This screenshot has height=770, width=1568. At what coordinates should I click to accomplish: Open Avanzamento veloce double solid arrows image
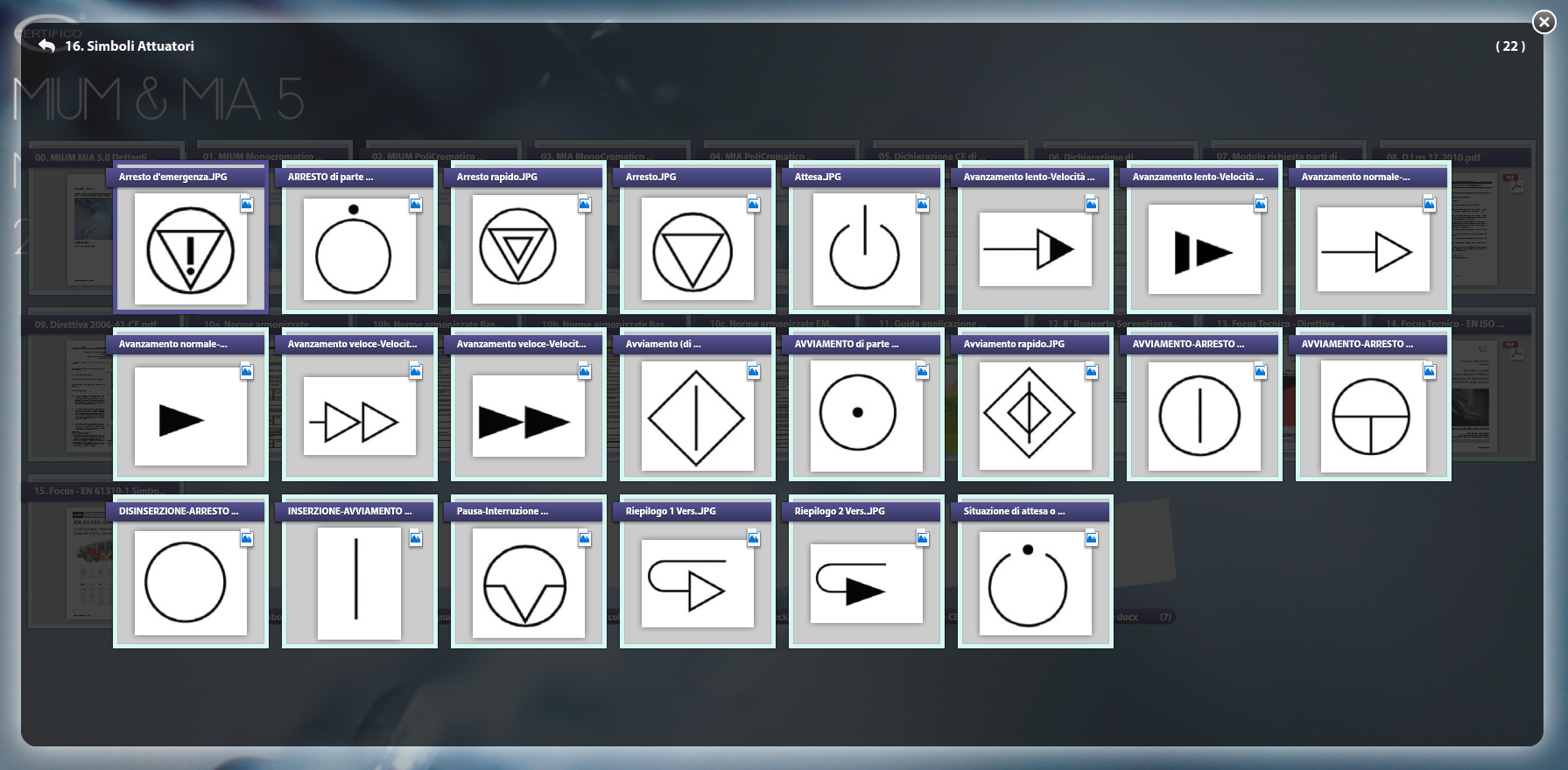tap(528, 416)
